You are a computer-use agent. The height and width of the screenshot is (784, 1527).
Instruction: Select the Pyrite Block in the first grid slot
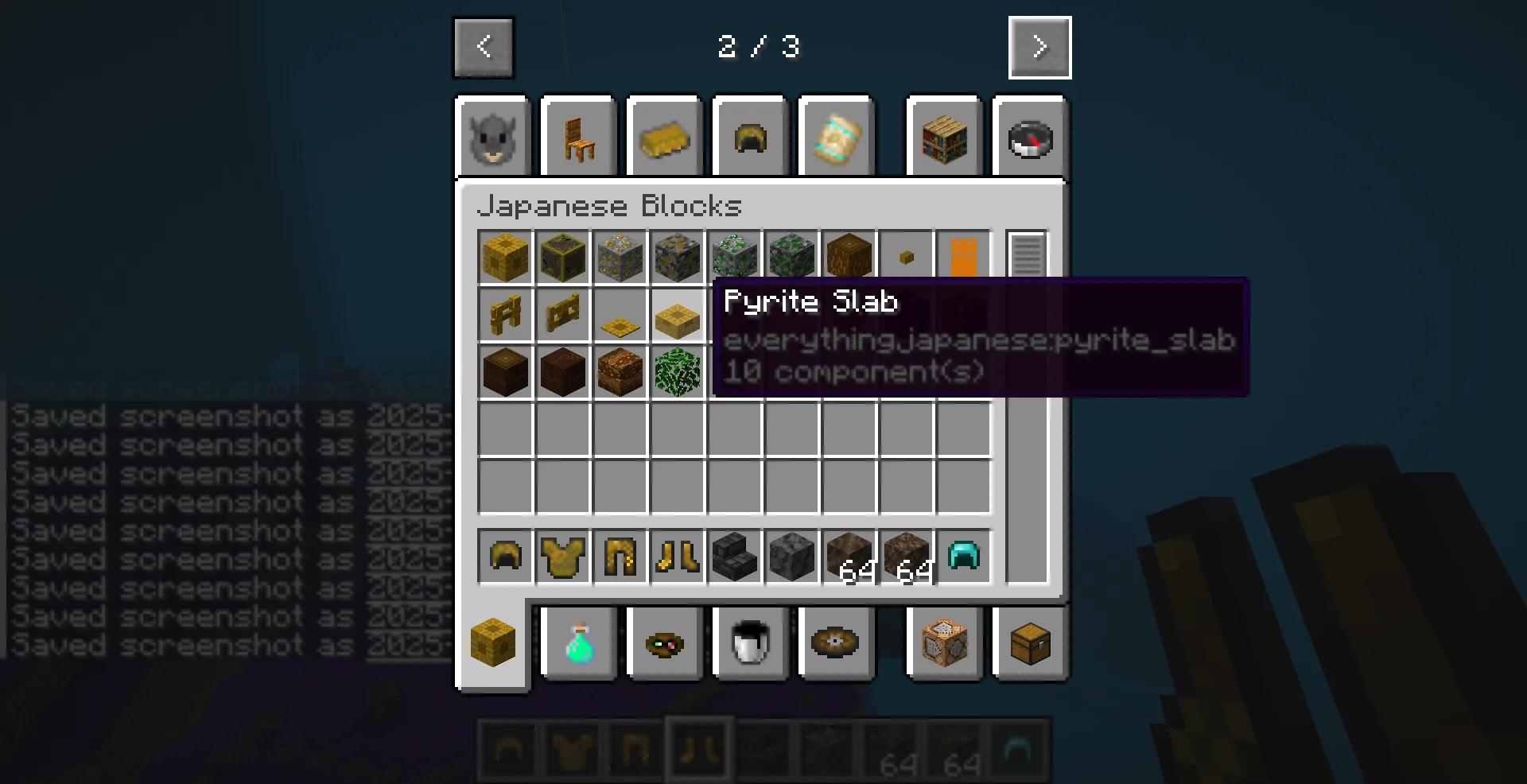point(506,255)
